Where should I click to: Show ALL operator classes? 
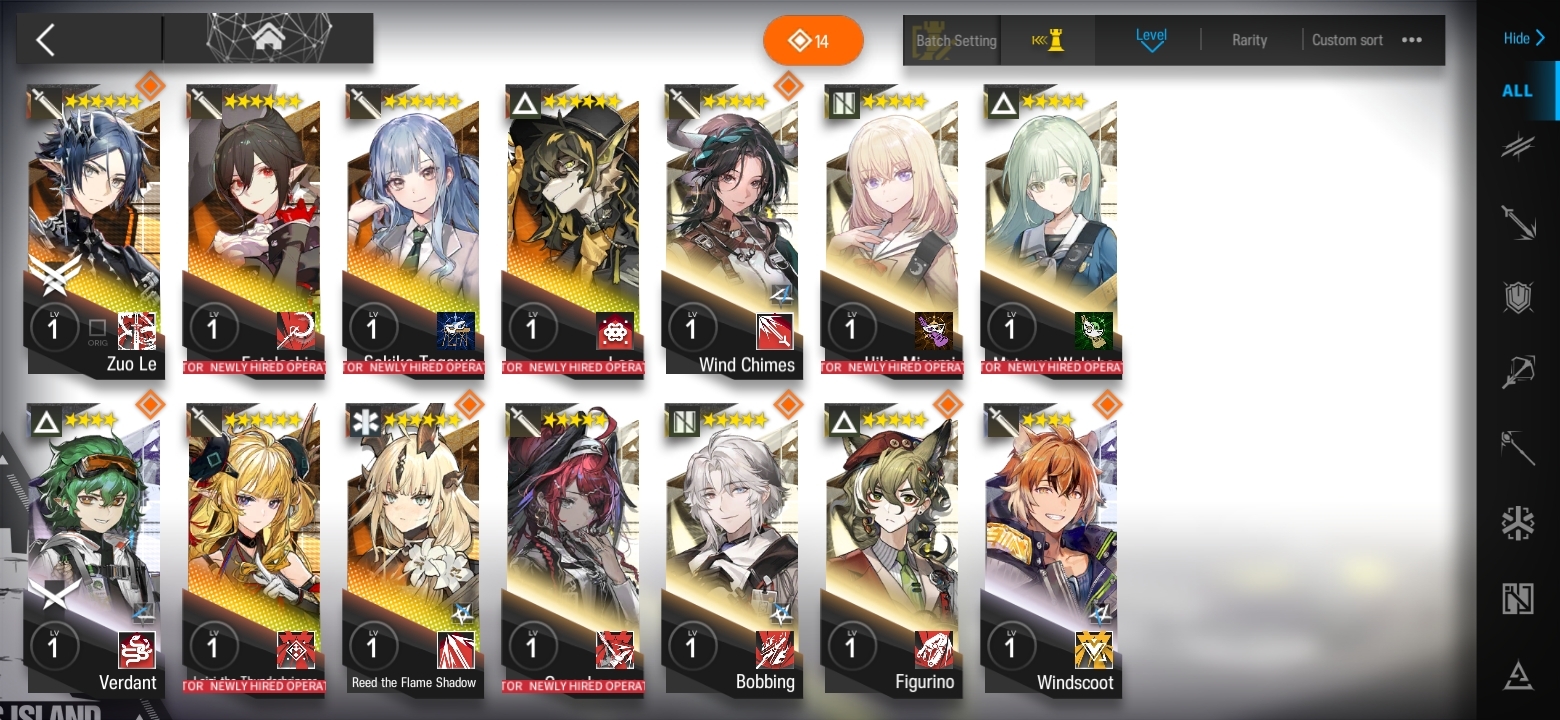pos(1517,91)
